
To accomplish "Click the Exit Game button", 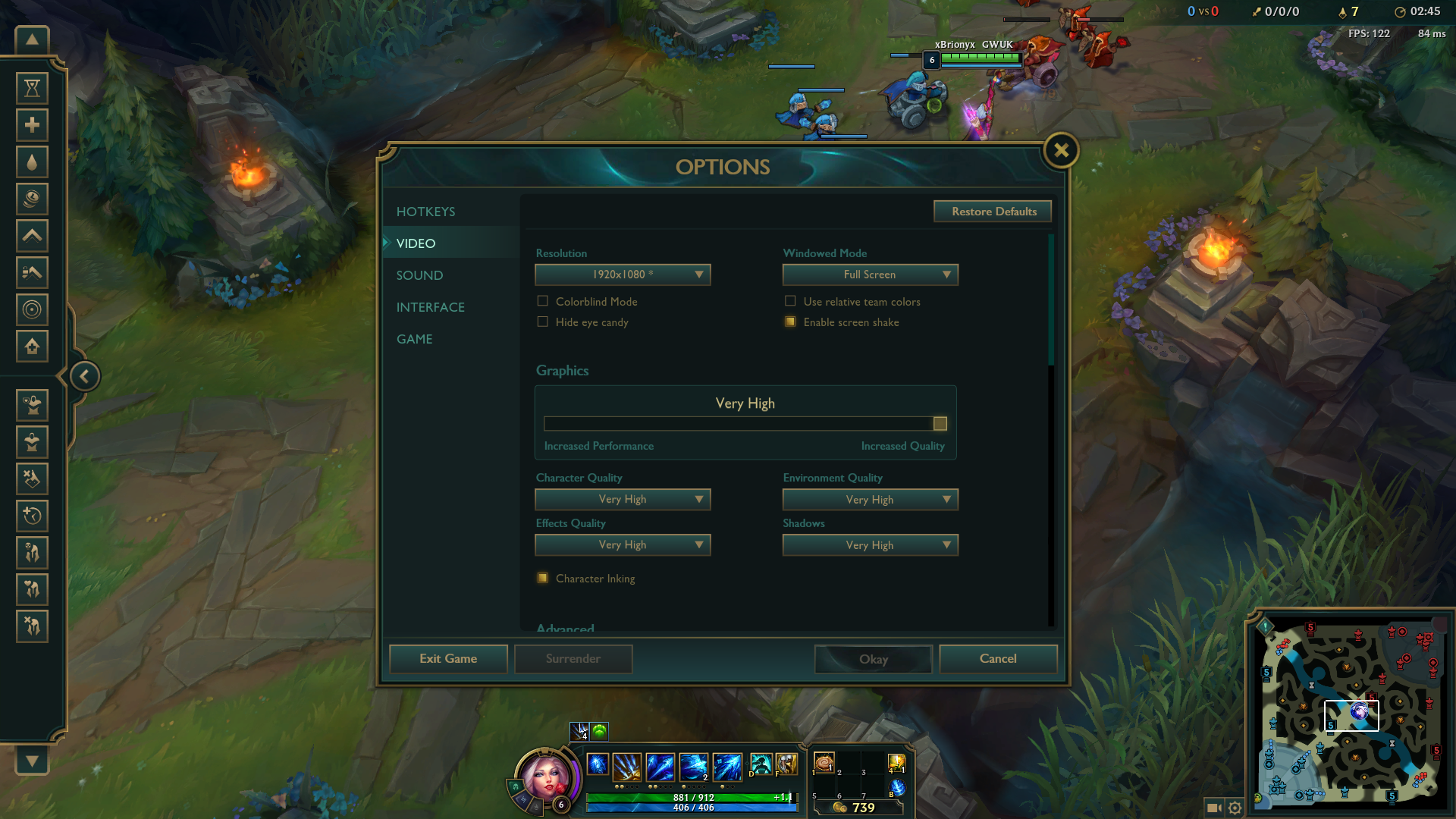I will click(448, 658).
